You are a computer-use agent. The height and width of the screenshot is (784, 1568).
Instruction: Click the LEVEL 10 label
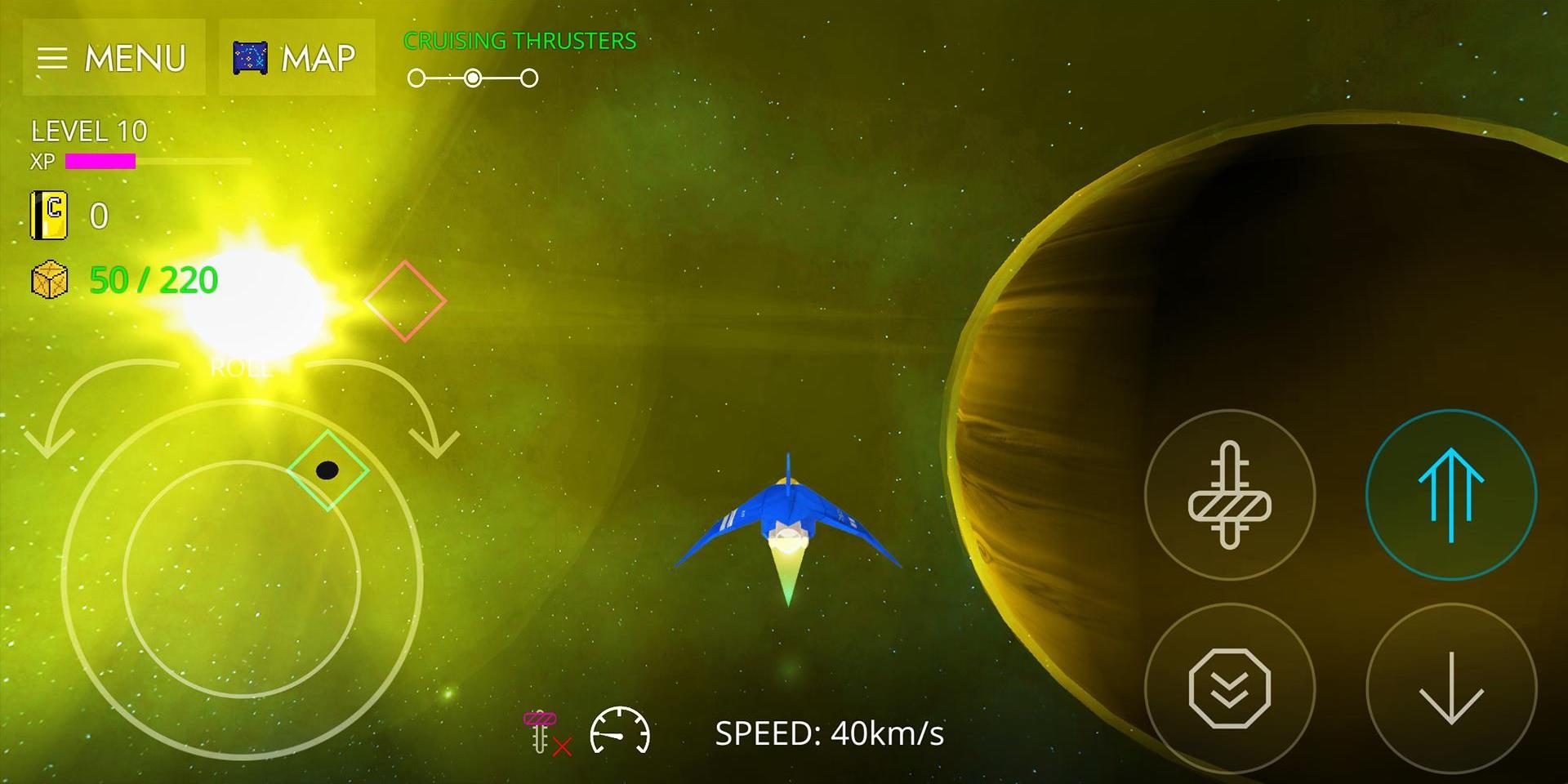88,131
